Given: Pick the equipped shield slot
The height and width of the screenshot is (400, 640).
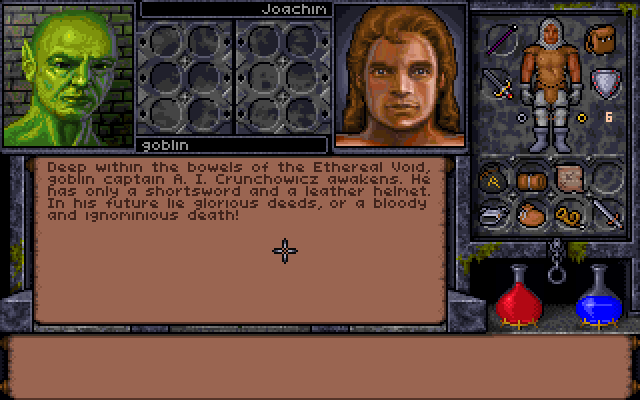Looking at the screenshot, I should point(603,82).
